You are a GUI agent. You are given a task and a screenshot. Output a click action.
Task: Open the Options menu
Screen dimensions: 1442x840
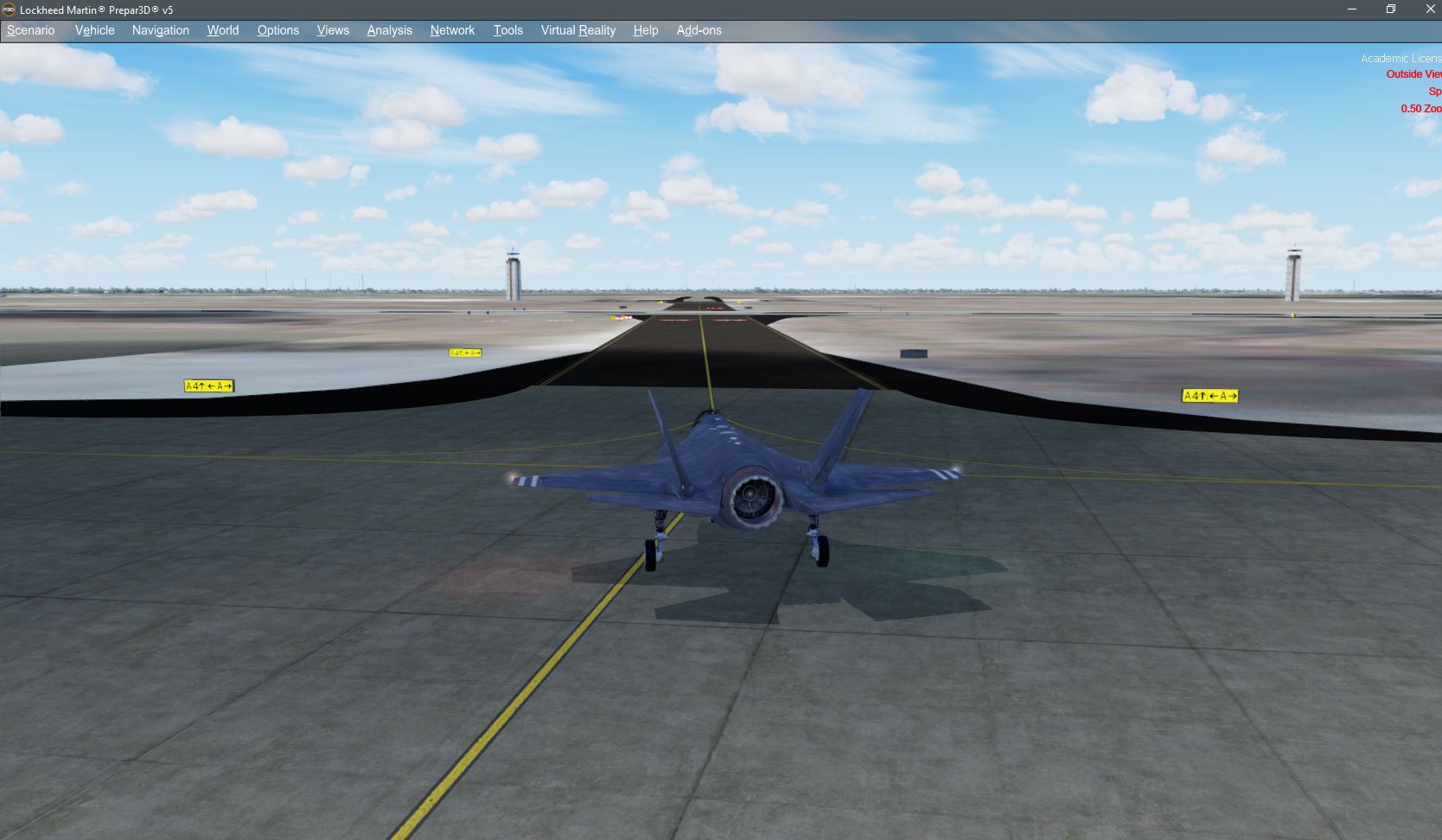tap(278, 30)
